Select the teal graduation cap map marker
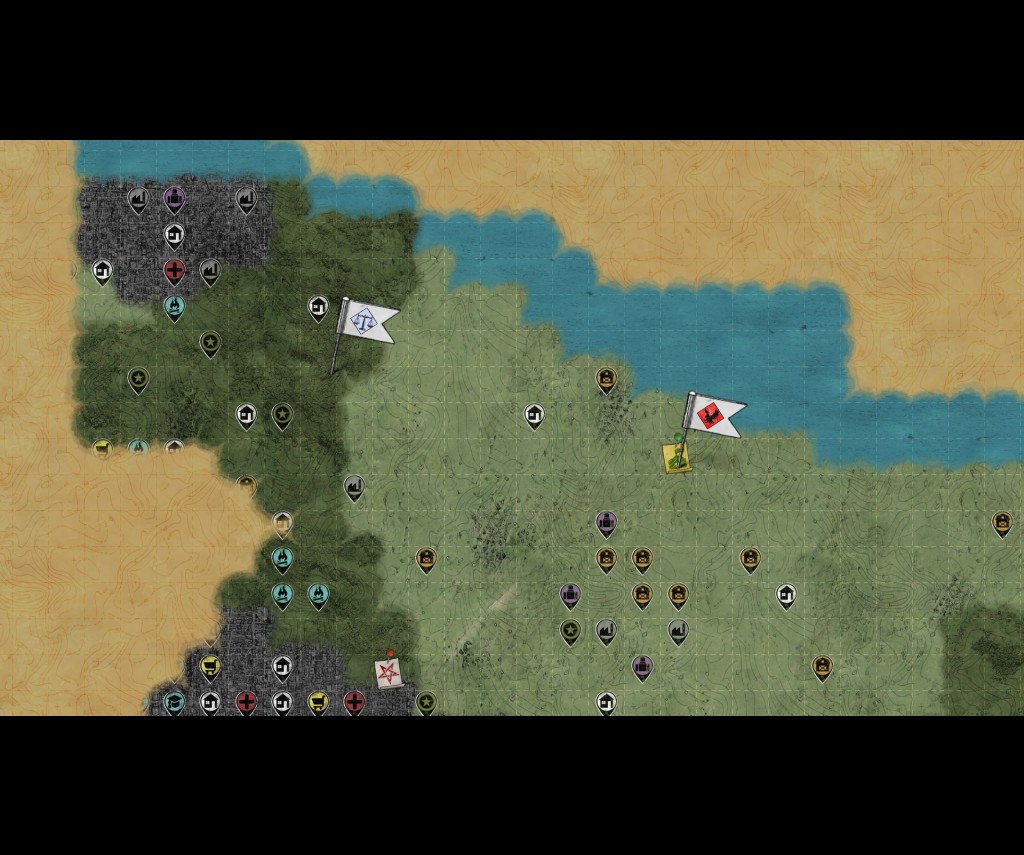Screen dimensions: 1024x855 pos(174,702)
